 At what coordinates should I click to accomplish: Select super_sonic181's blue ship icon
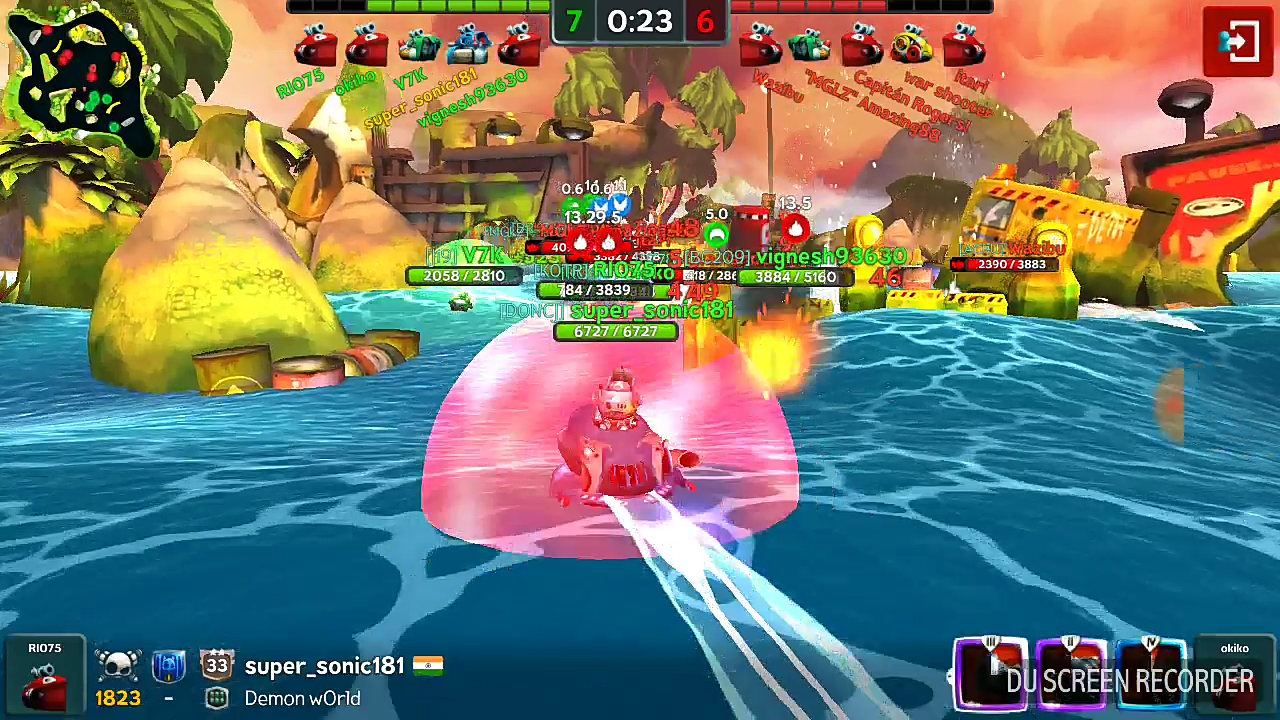tap(468, 44)
